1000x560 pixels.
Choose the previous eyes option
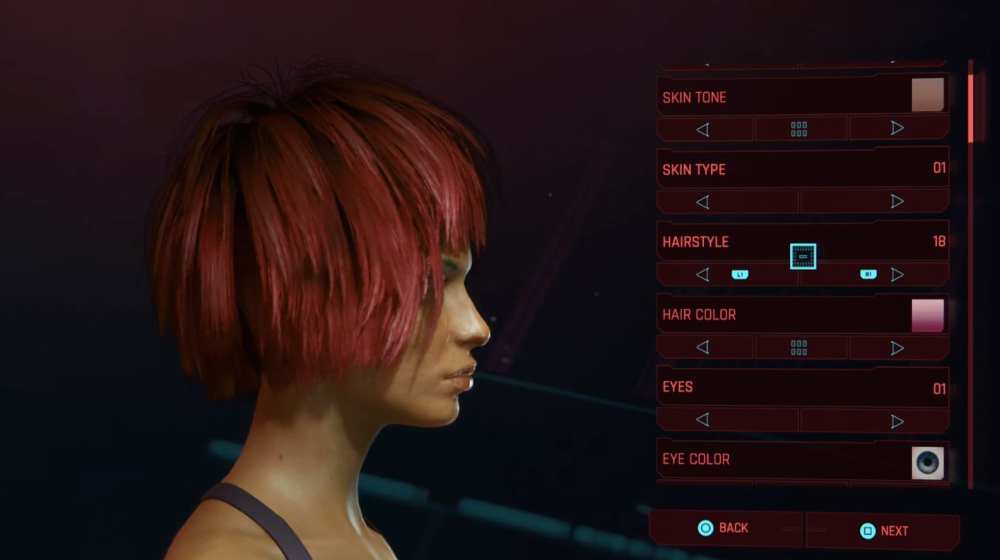702,420
